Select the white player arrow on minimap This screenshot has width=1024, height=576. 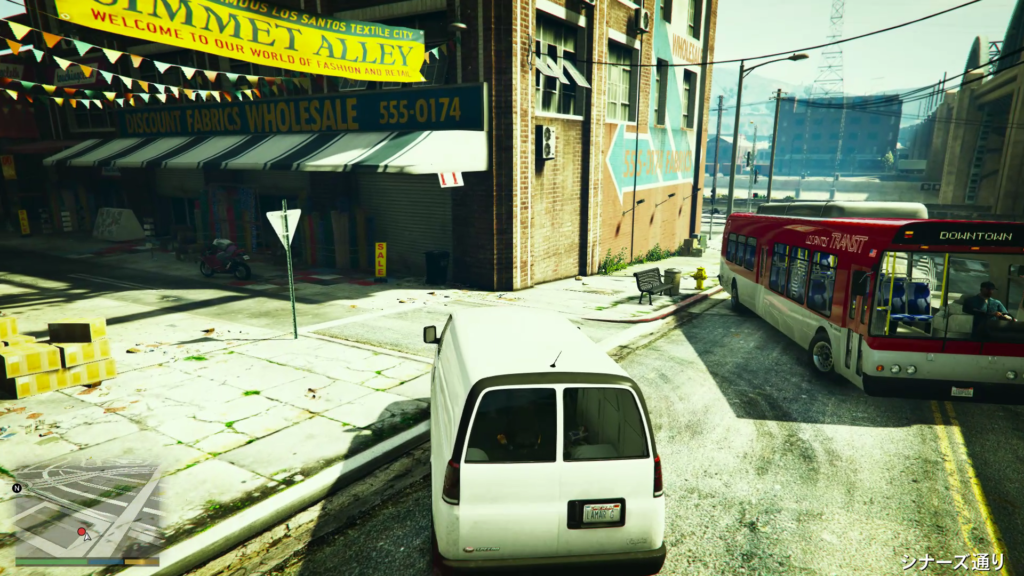(x=87, y=536)
